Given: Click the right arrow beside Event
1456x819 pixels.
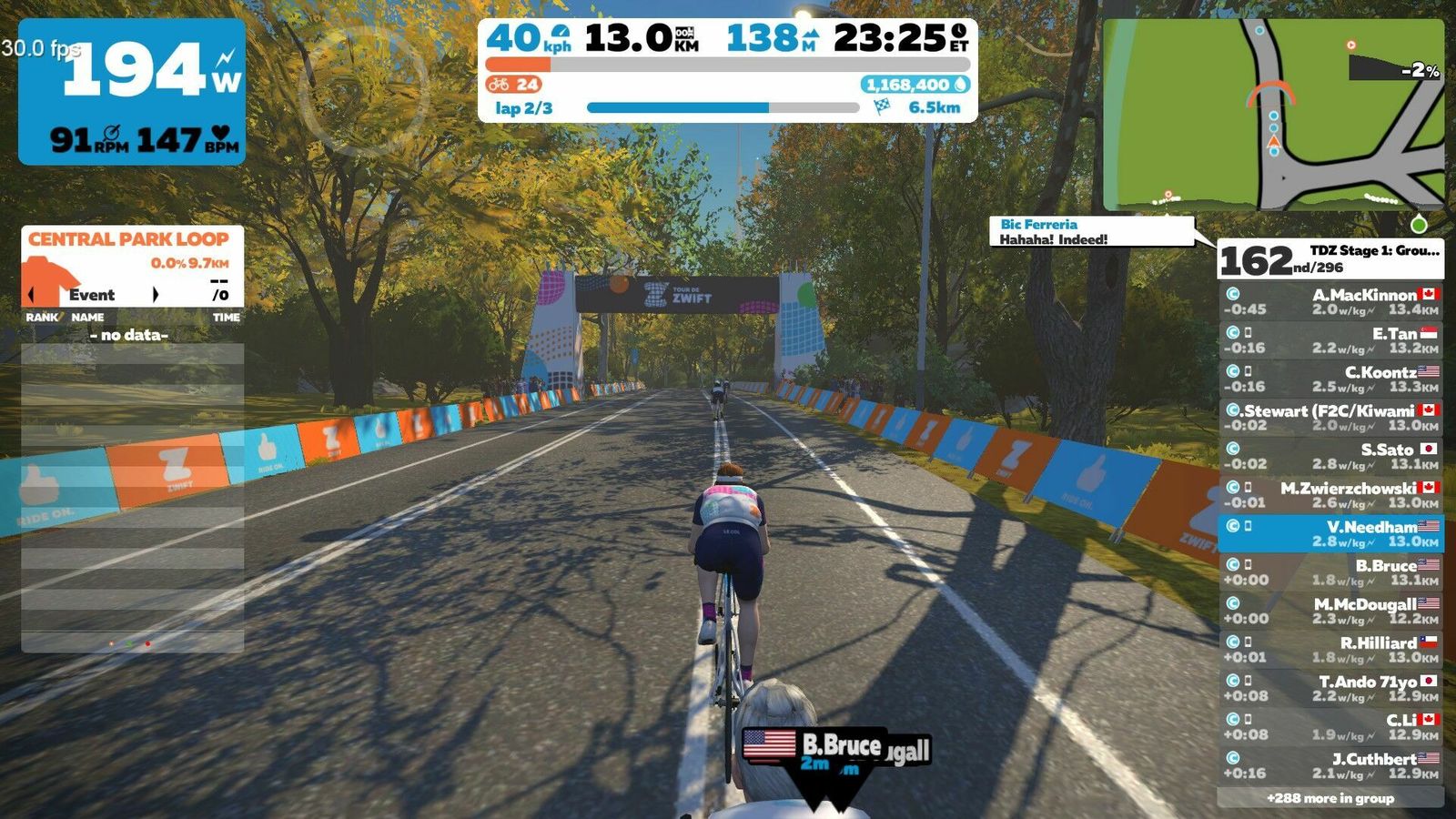Looking at the screenshot, I should click(x=156, y=295).
